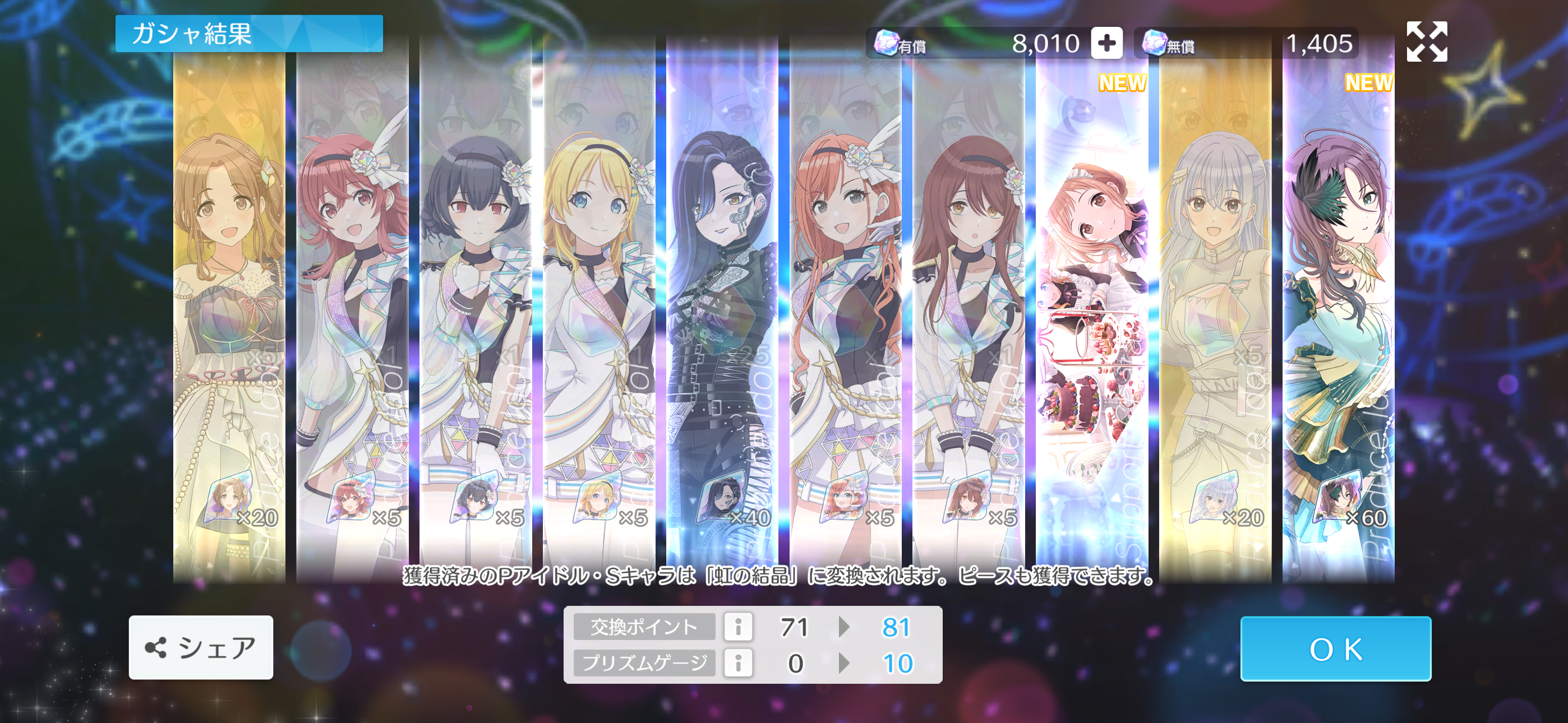The image size is (1568, 723).
Task: Confirm gacha results with OK button
Action: tap(1335, 649)
